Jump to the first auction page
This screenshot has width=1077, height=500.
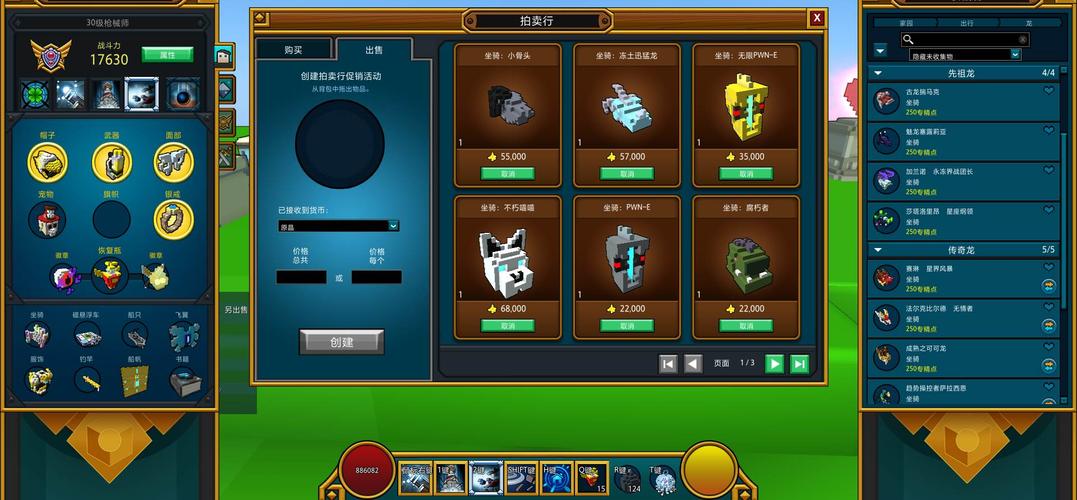point(668,364)
